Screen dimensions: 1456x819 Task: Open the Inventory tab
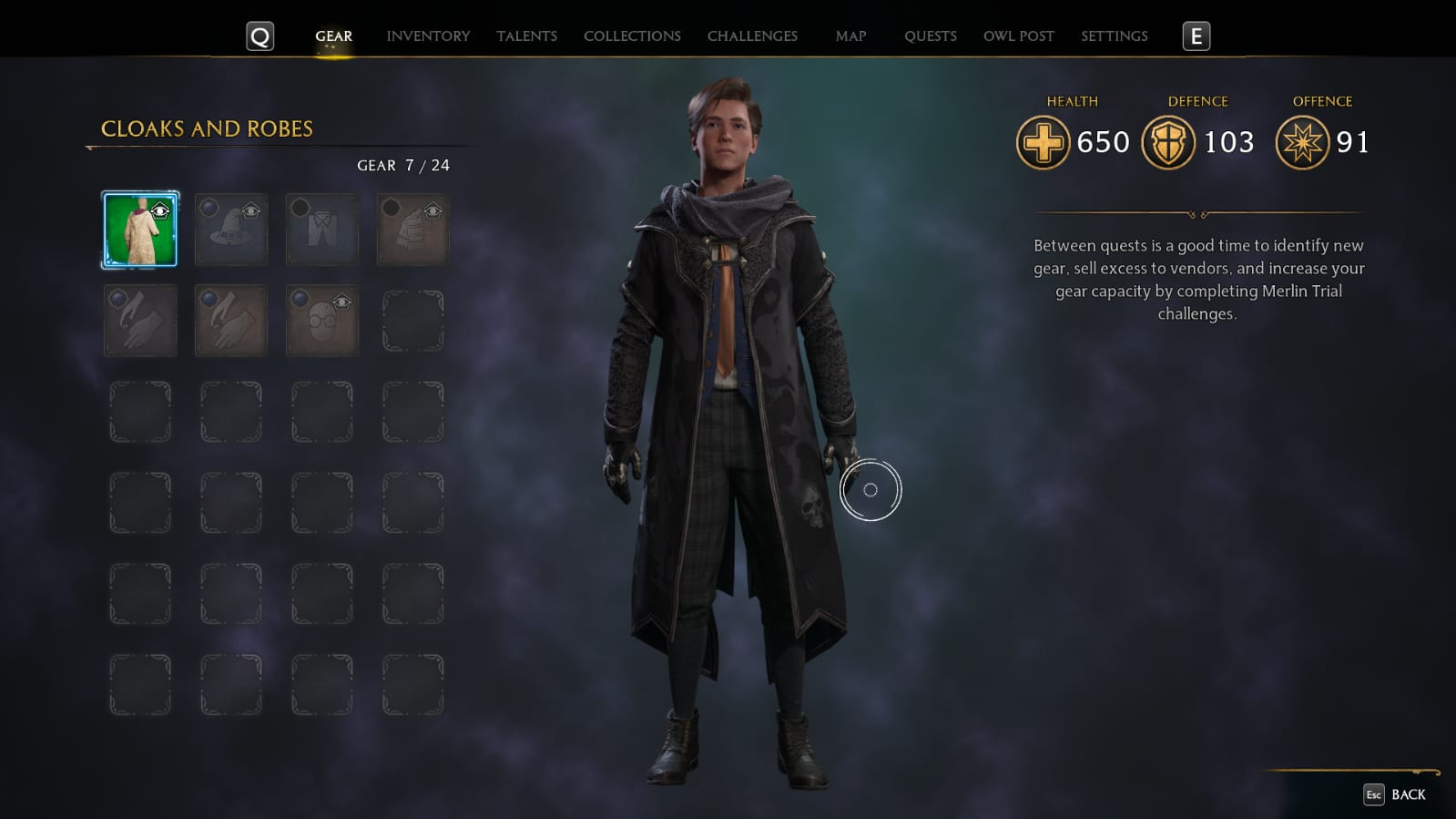click(x=428, y=36)
